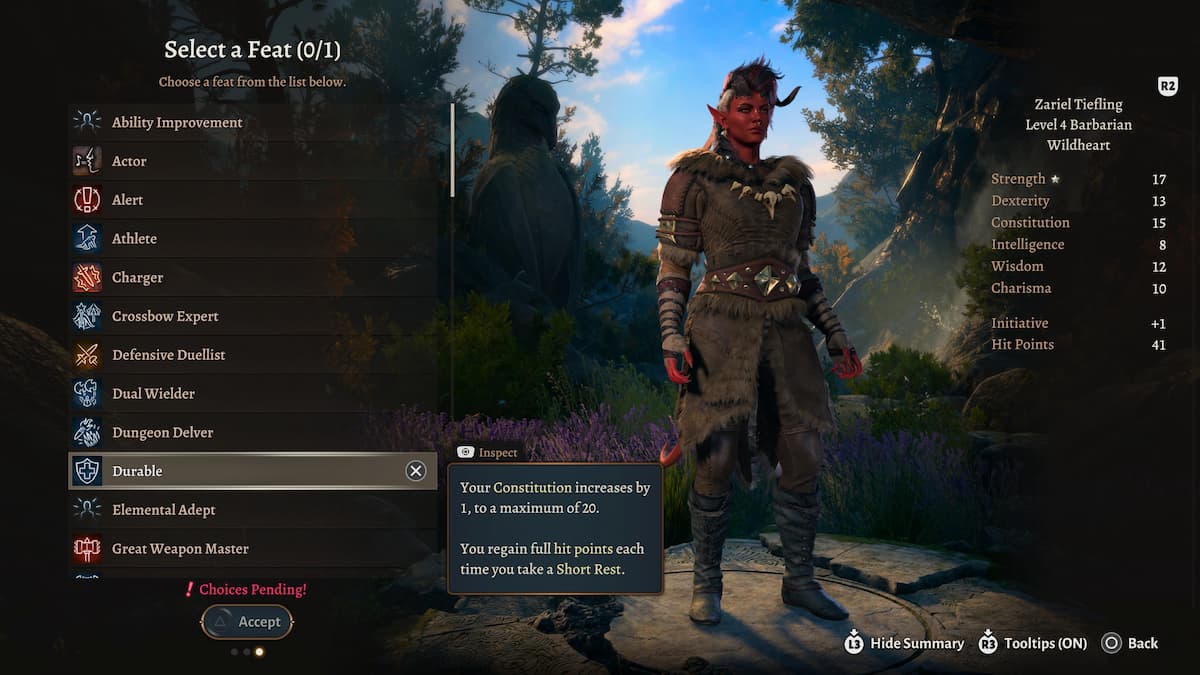Image resolution: width=1200 pixels, height=675 pixels.
Task: Go Back to the previous screen
Action: coord(1130,643)
